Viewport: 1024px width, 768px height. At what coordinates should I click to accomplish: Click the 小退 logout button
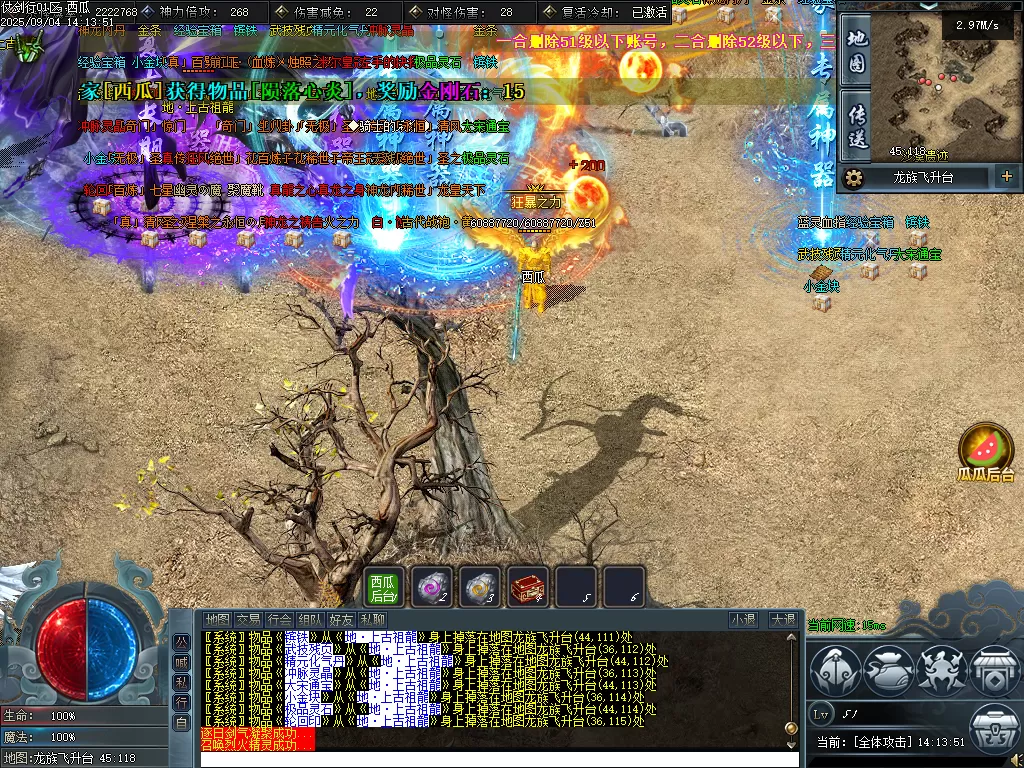743,620
